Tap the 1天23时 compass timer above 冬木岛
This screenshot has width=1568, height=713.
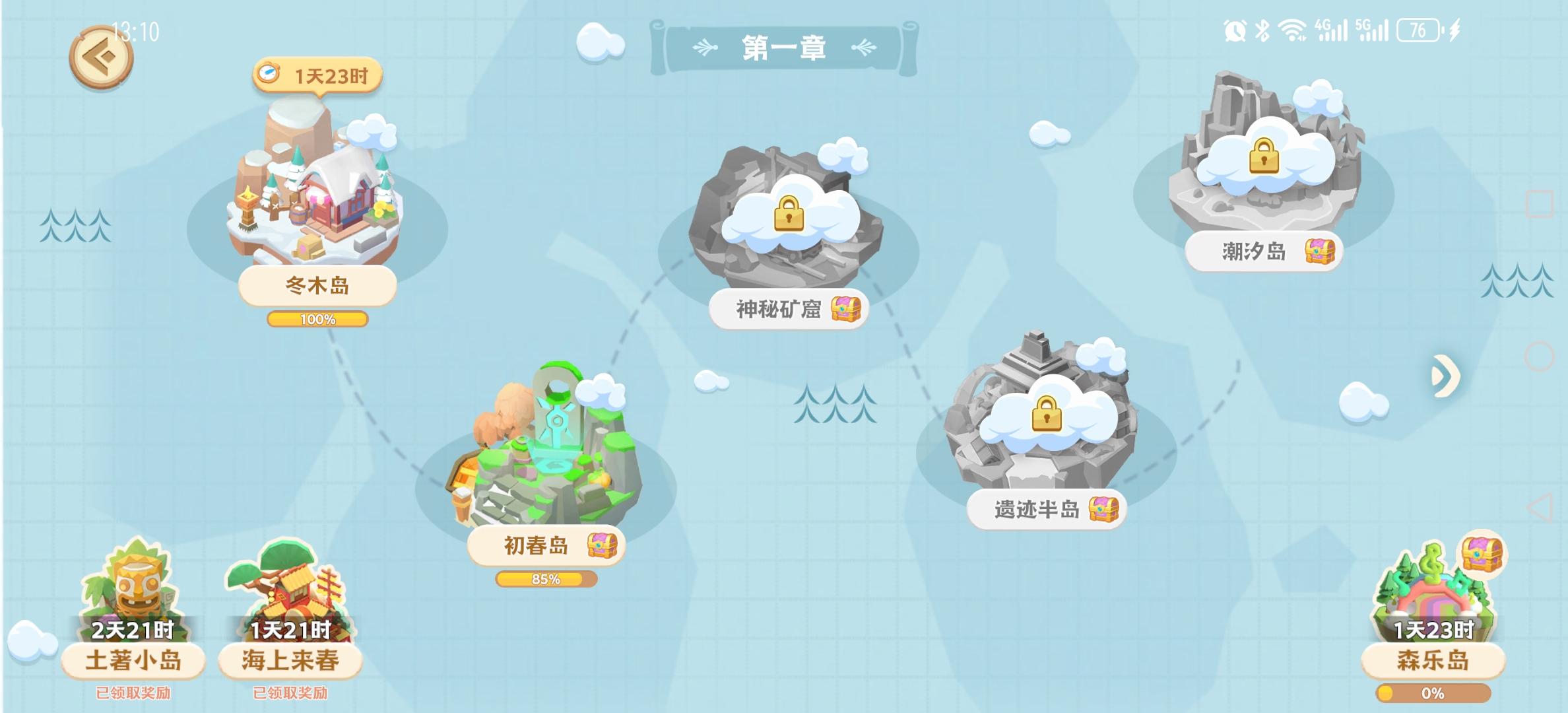pos(317,76)
